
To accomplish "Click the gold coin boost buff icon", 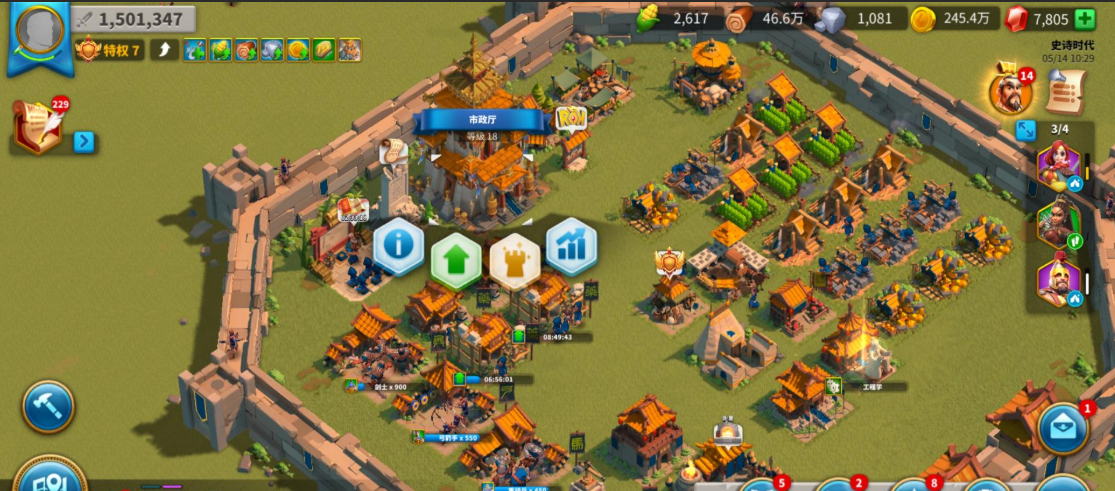I will [298, 50].
